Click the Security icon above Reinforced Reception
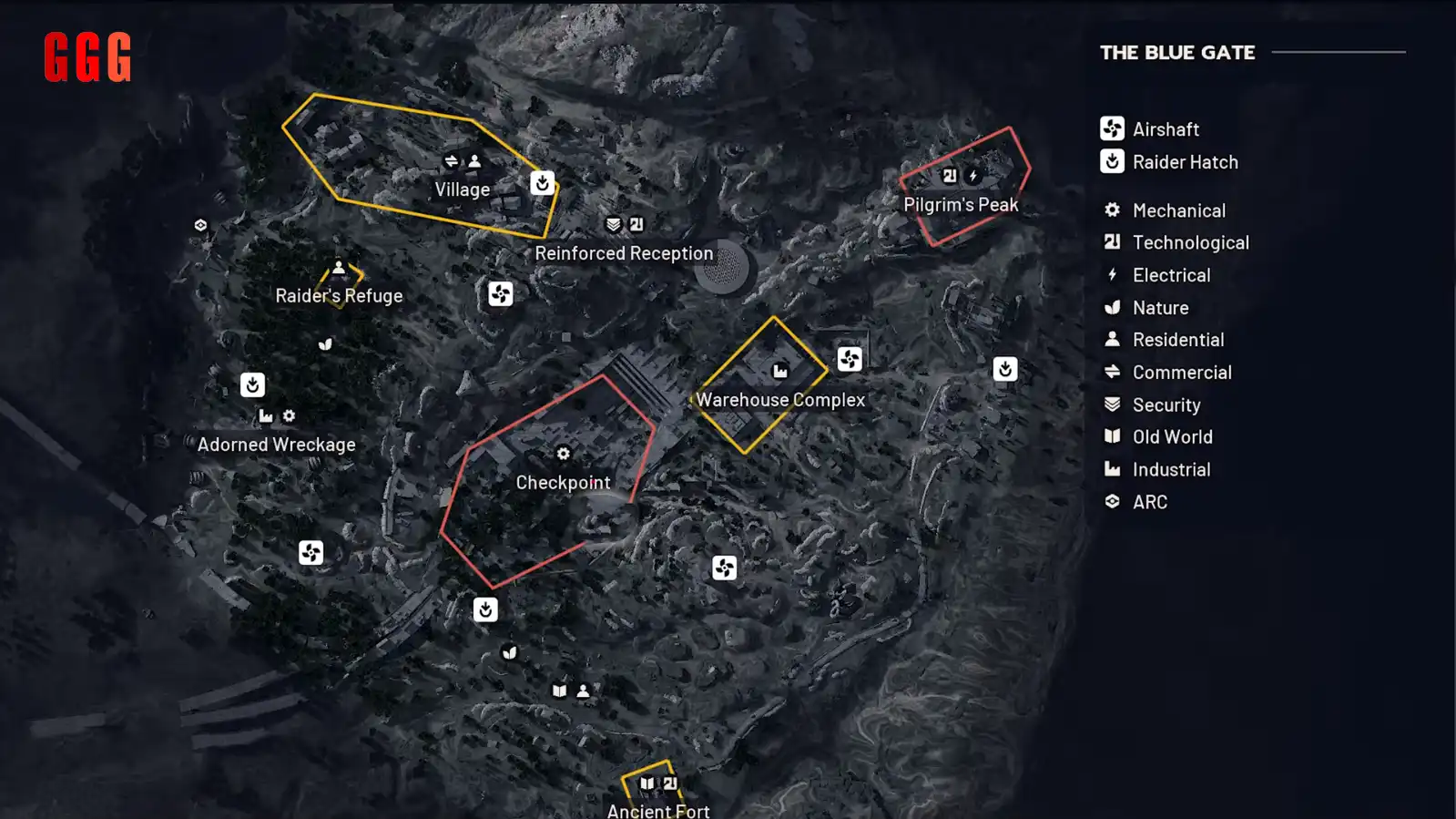The width and height of the screenshot is (1456, 819). [x=613, y=221]
